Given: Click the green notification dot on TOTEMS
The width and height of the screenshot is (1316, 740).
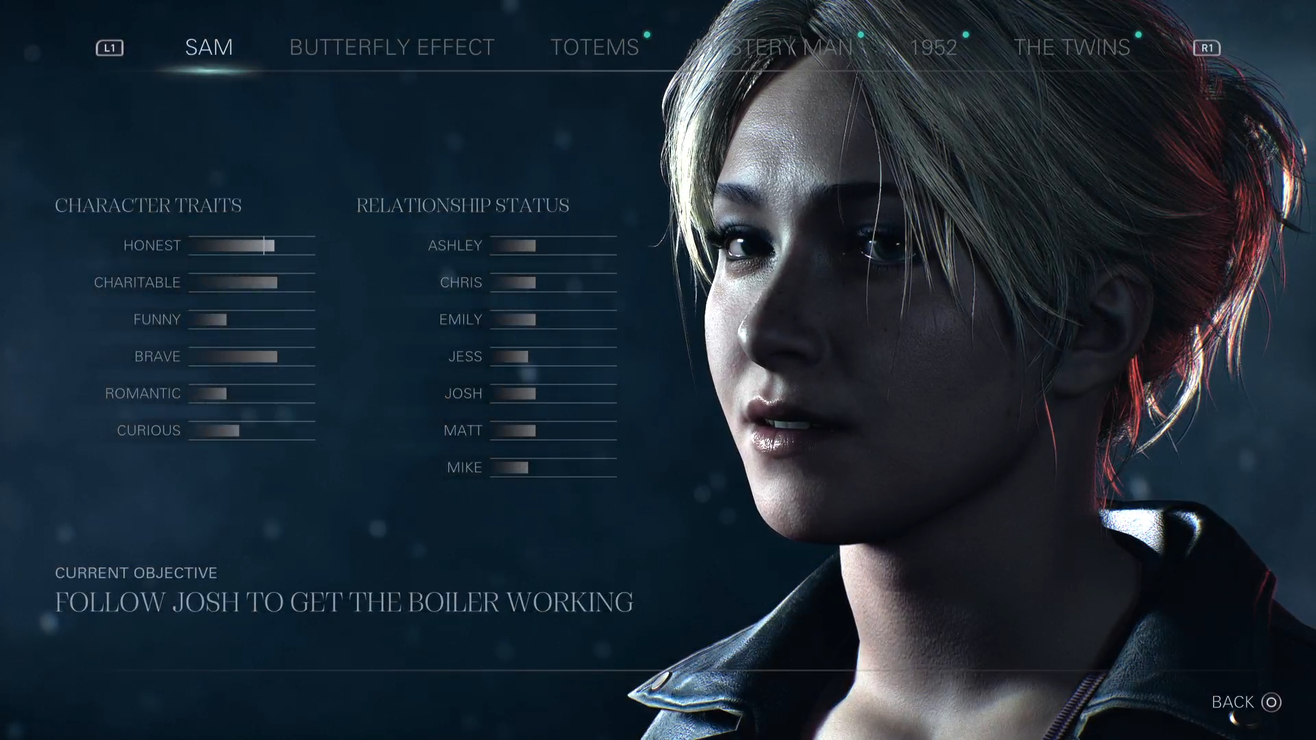Looking at the screenshot, I should [647, 33].
